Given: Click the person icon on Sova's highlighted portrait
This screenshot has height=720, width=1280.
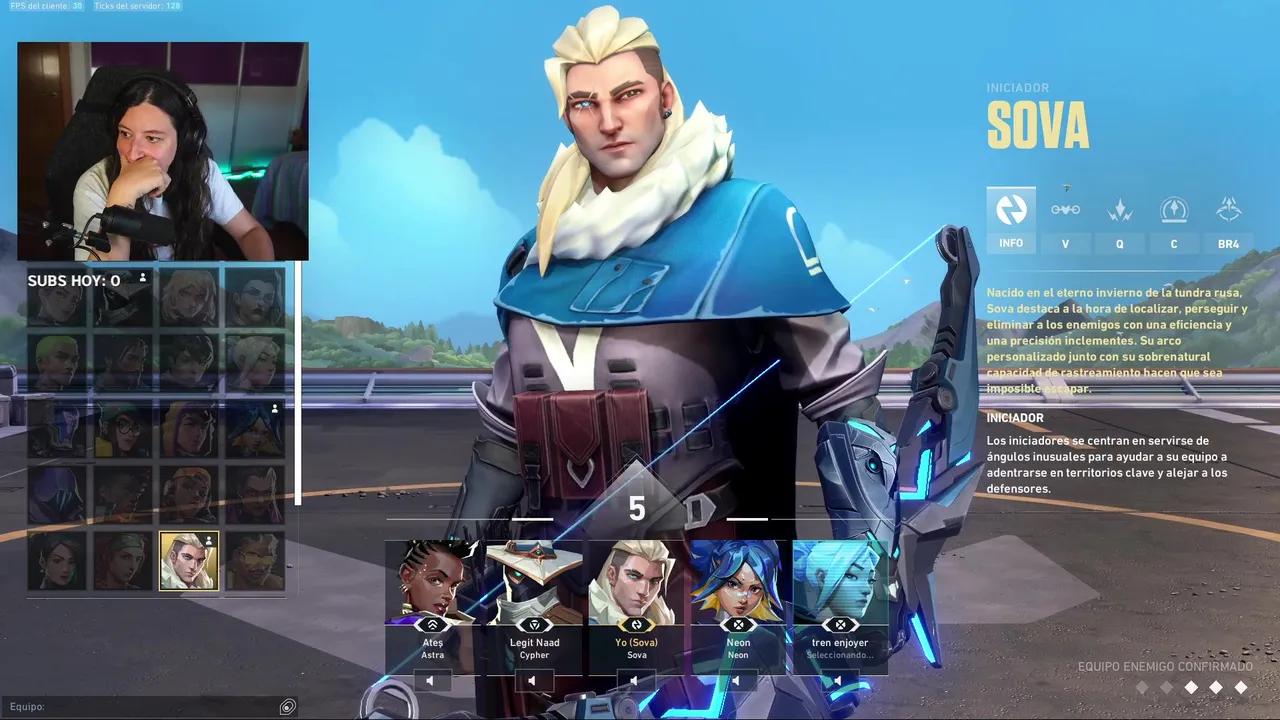Looking at the screenshot, I should (x=207, y=541).
